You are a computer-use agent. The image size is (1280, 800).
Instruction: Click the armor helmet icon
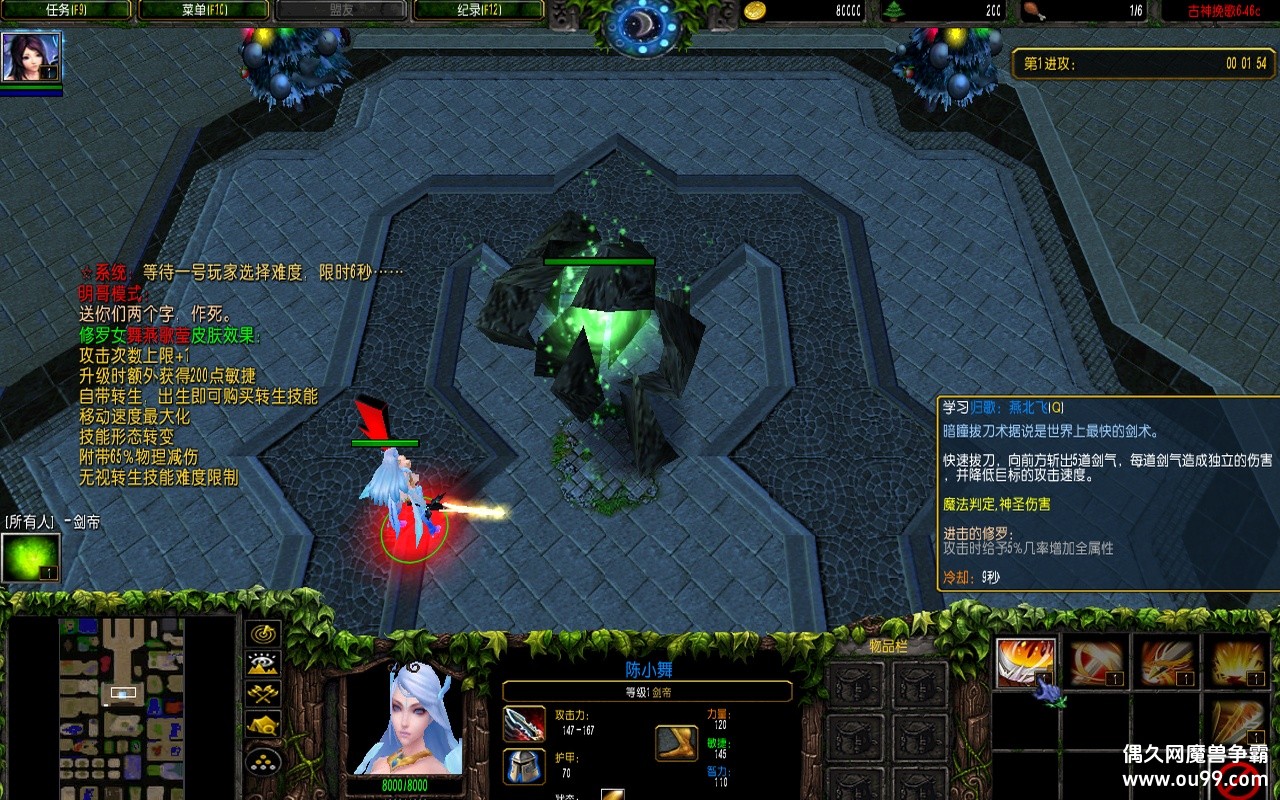click(524, 767)
